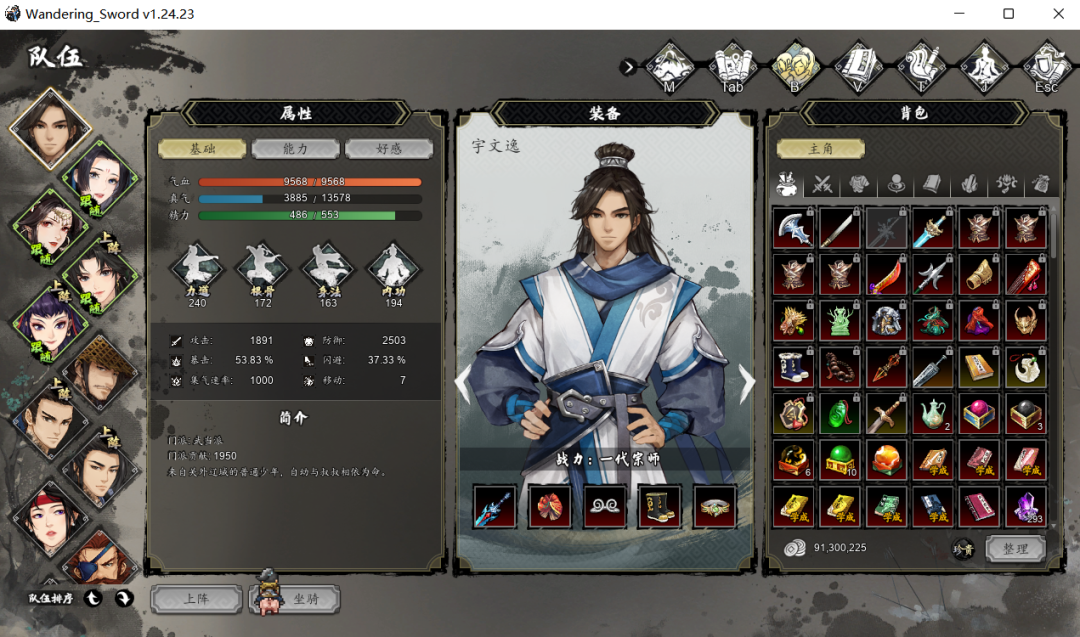Click the purple crystal inventory item

click(x=1025, y=506)
